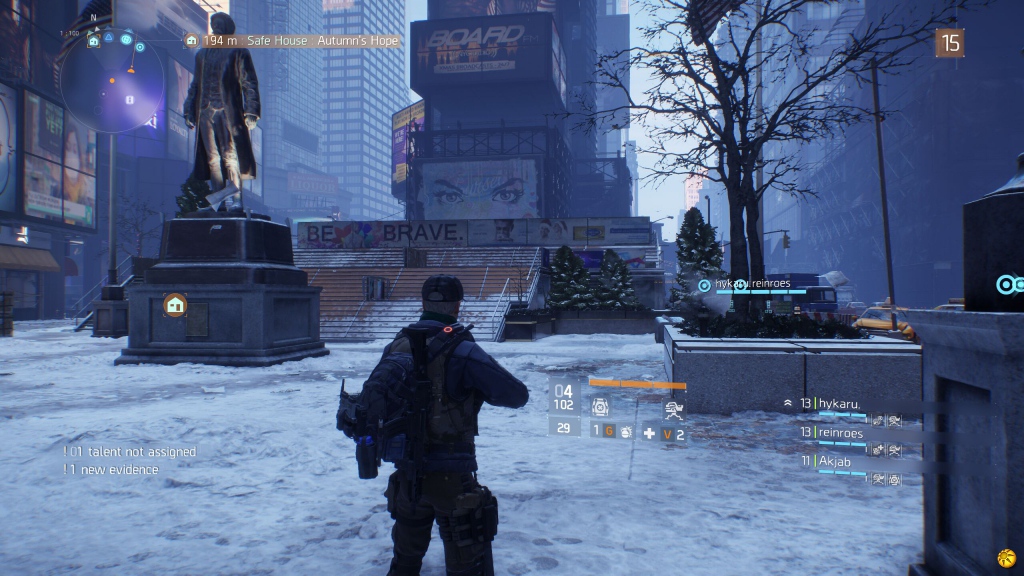Image resolution: width=1024 pixels, height=576 pixels.
Task: Open the talent not assigned notification
Action: [130, 452]
